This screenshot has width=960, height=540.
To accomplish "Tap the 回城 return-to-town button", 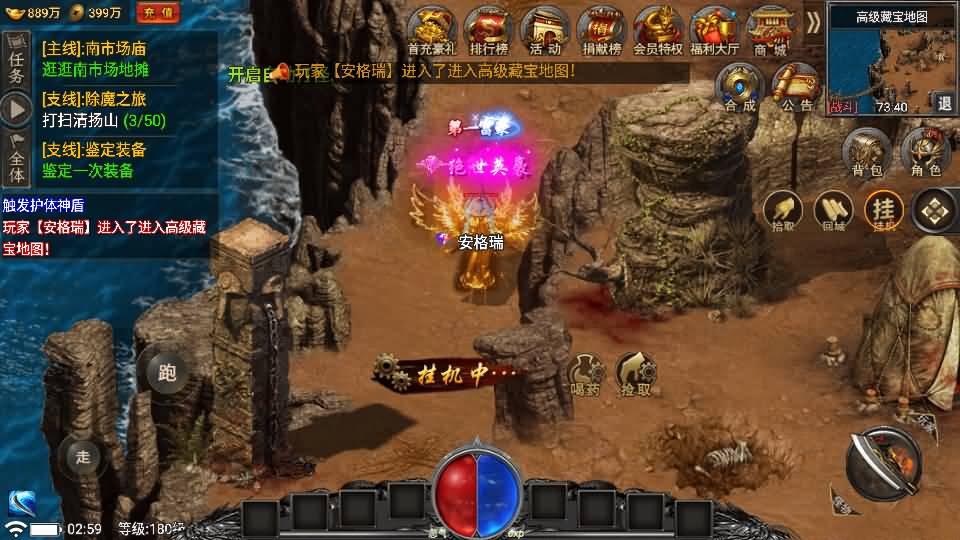I will click(x=833, y=210).
